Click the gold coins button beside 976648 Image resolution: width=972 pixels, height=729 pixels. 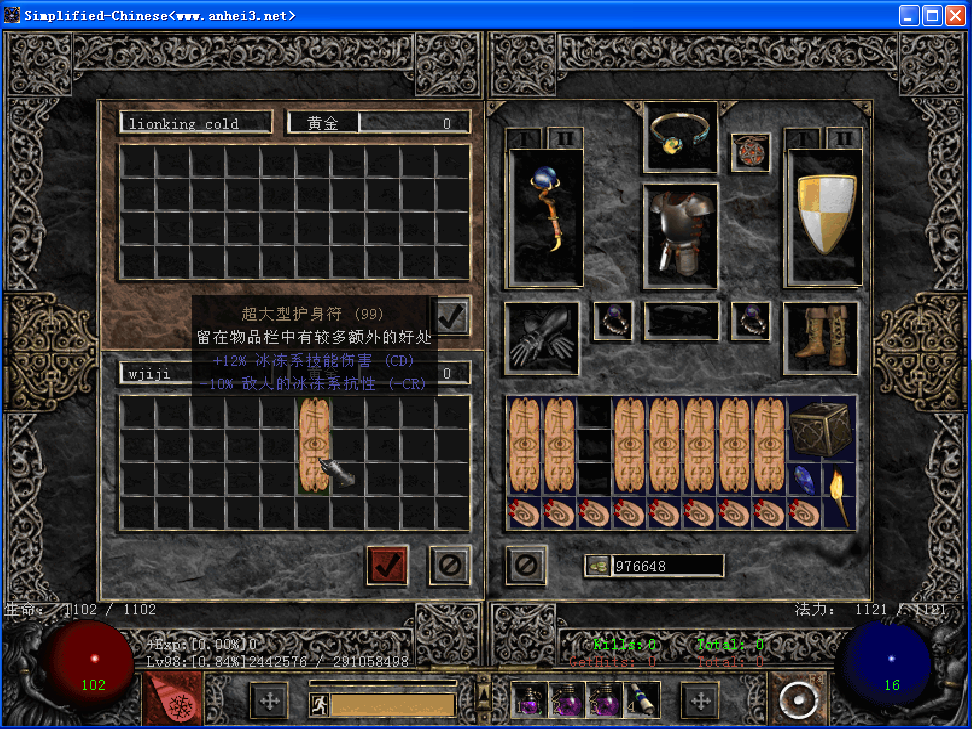pos(598,566)
